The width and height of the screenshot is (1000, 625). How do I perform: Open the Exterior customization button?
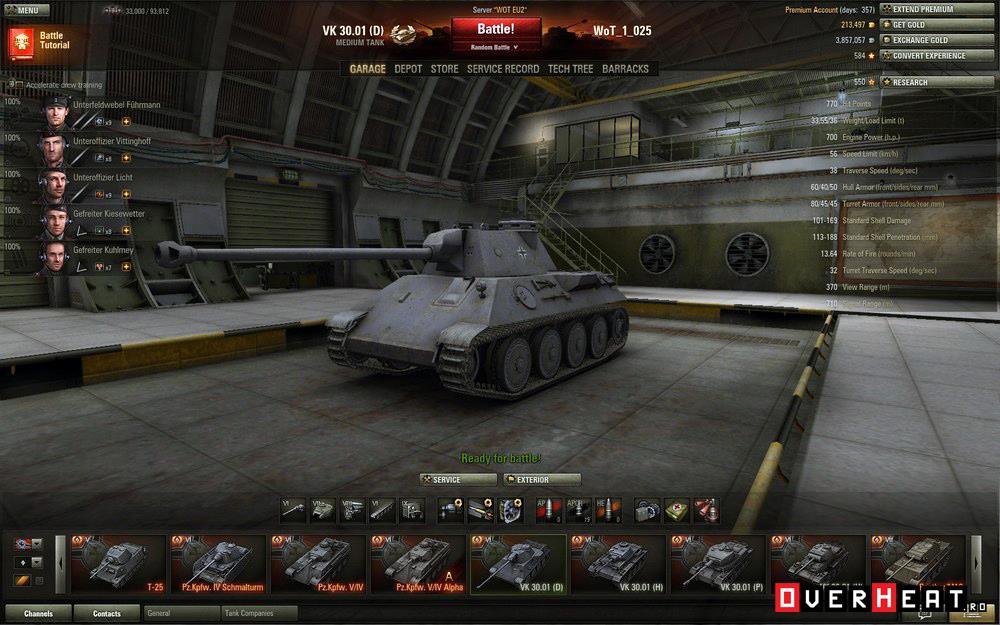click(541, 480)
